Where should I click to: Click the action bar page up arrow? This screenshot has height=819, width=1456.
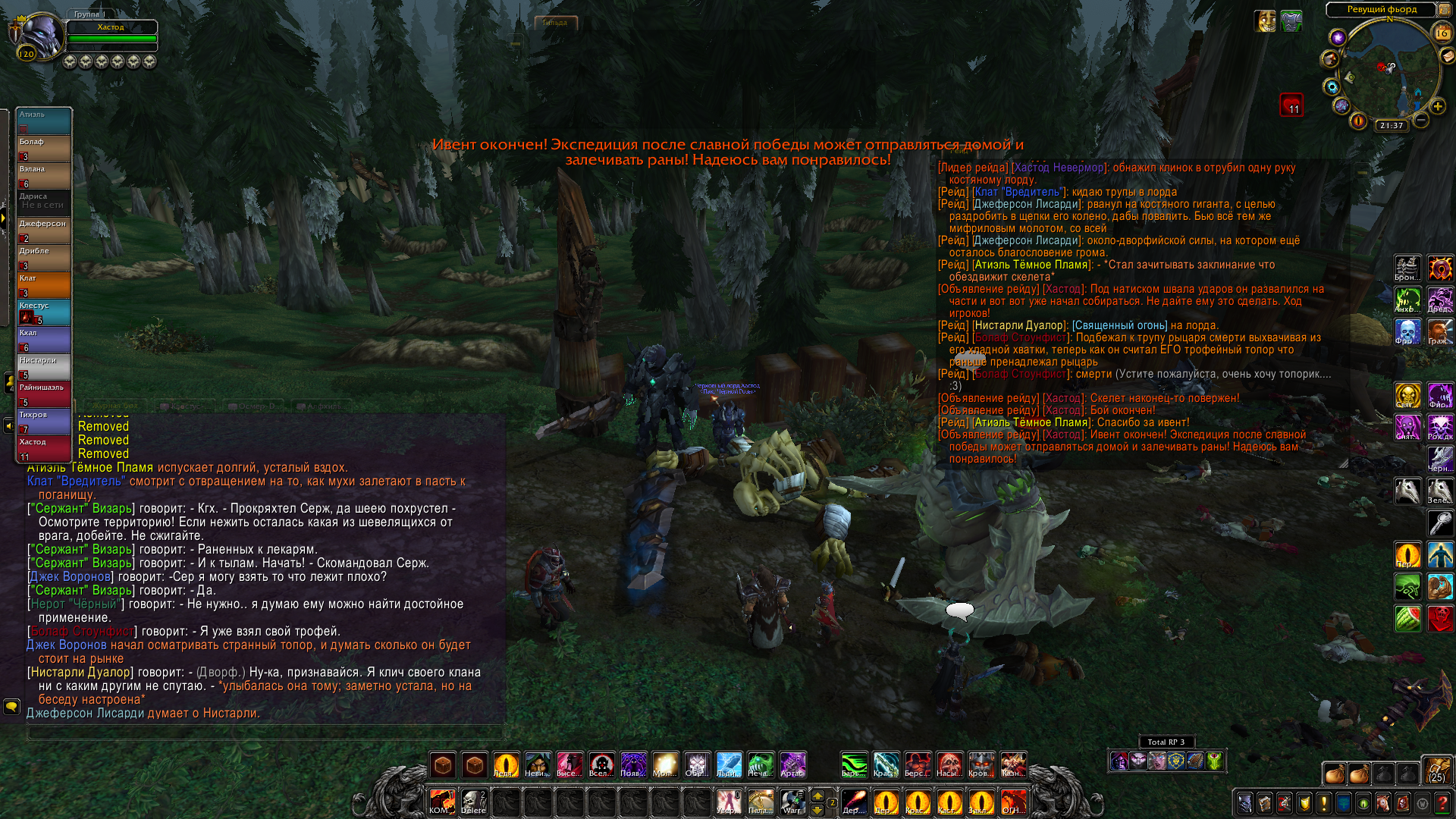click(817, 795)
